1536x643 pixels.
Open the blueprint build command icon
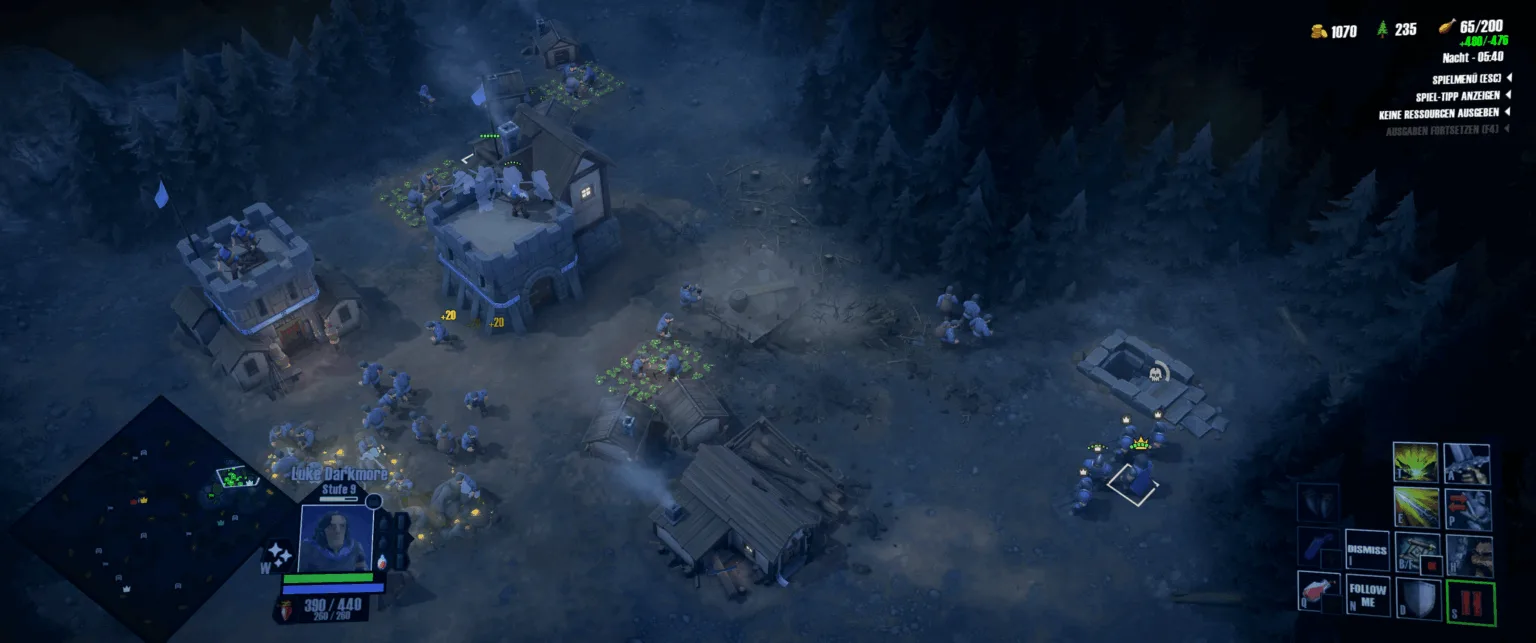click(x=1416, y=553)
